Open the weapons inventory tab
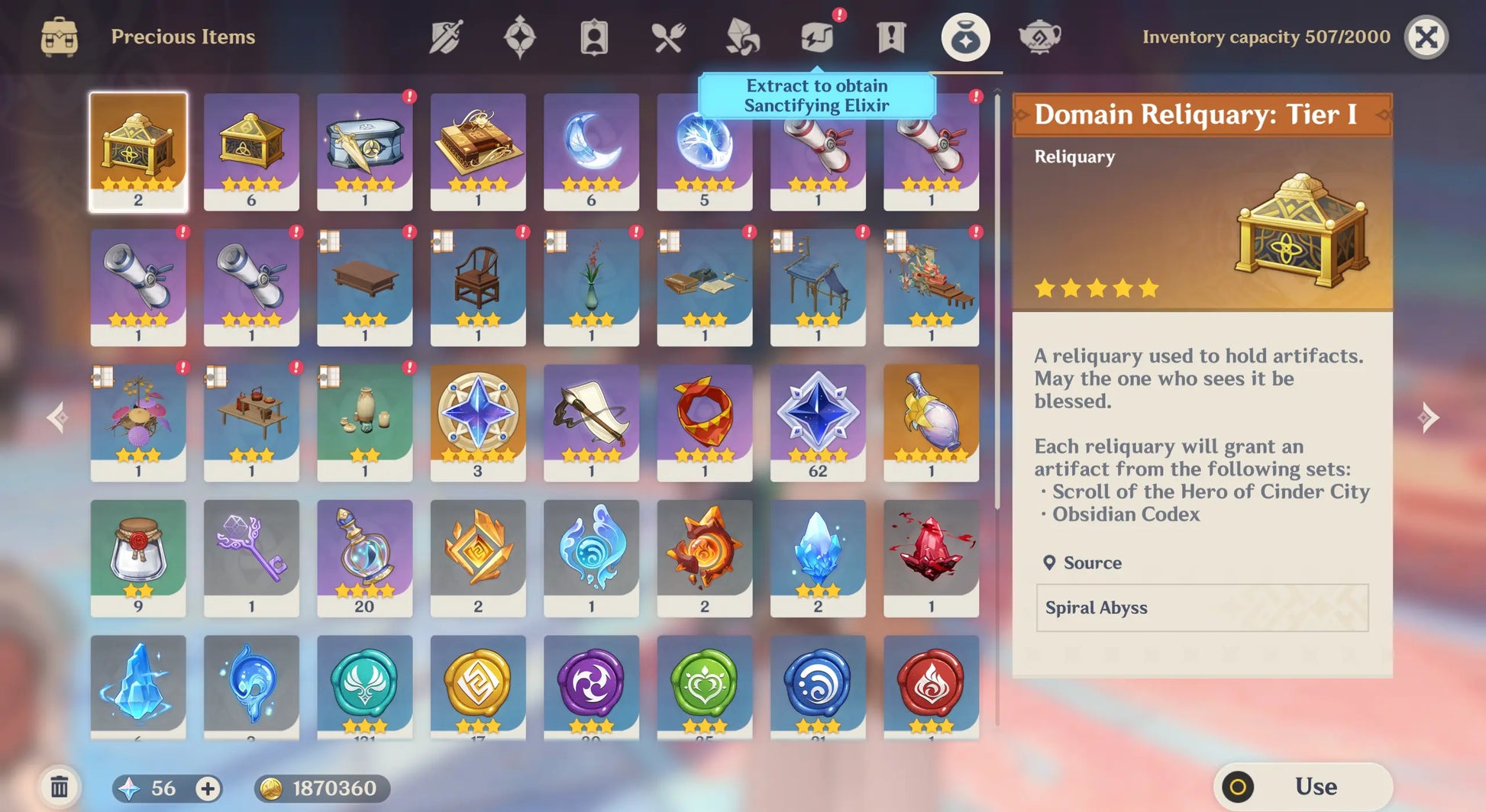 (x=446, y=37)
